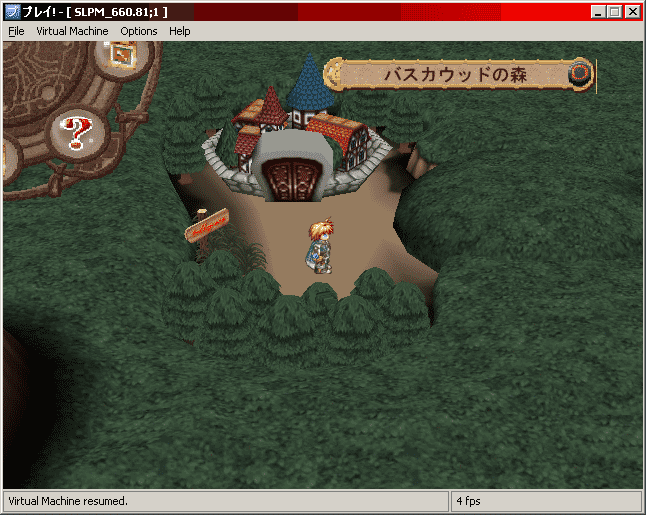Screen dimensions: 646x515
Task: Open the File menu
Action: 16,31
